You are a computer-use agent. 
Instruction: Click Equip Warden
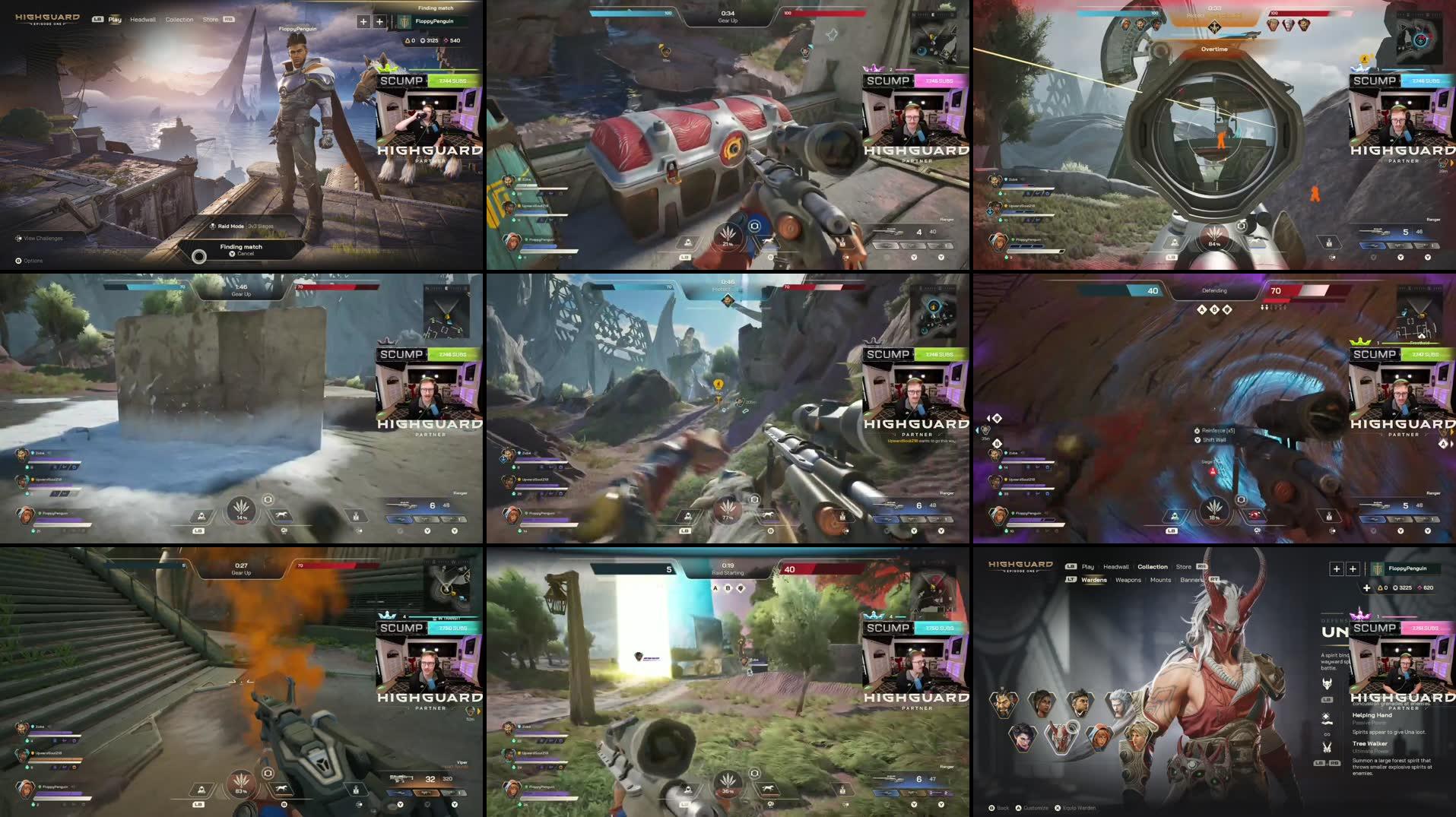[1080, 807]
